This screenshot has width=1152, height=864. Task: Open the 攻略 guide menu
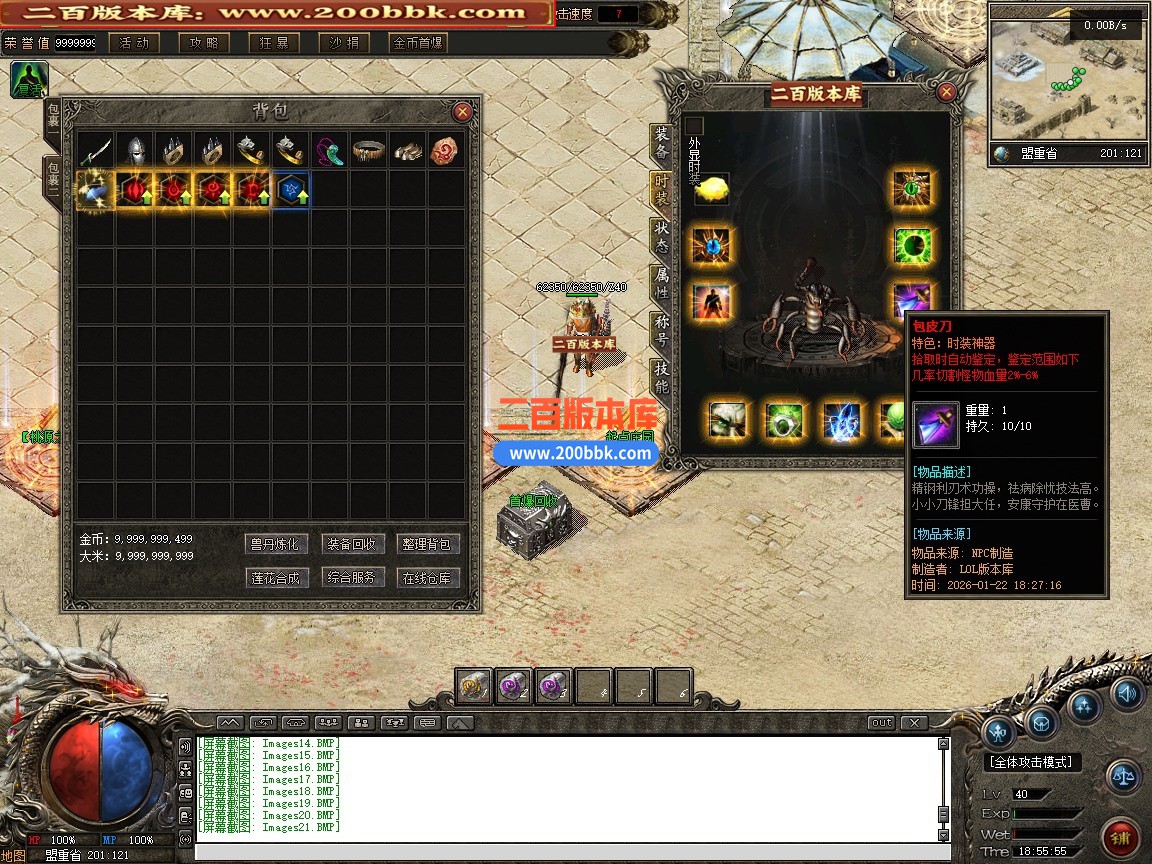(x=204, y=43)
